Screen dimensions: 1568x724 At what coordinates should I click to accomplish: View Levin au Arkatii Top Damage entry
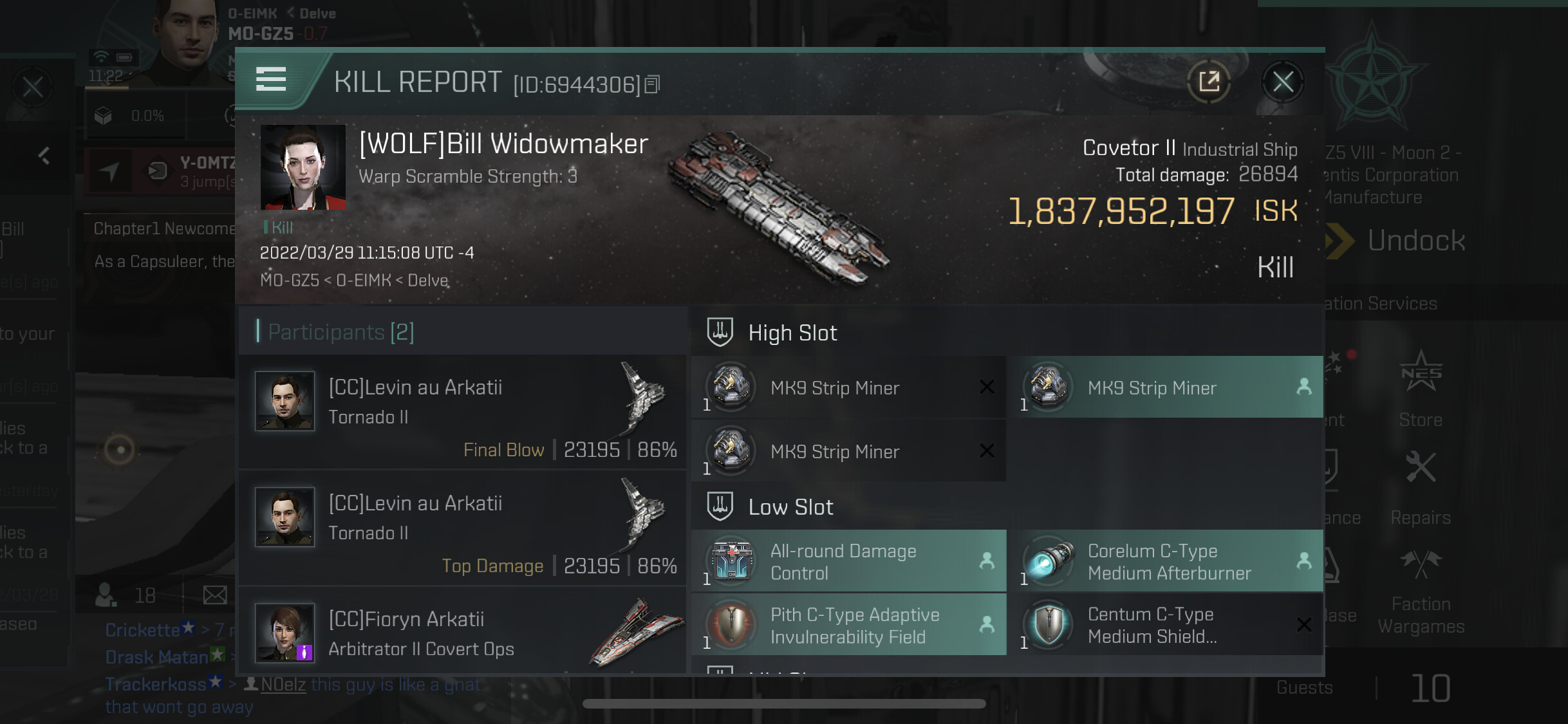tap(462, 528)
